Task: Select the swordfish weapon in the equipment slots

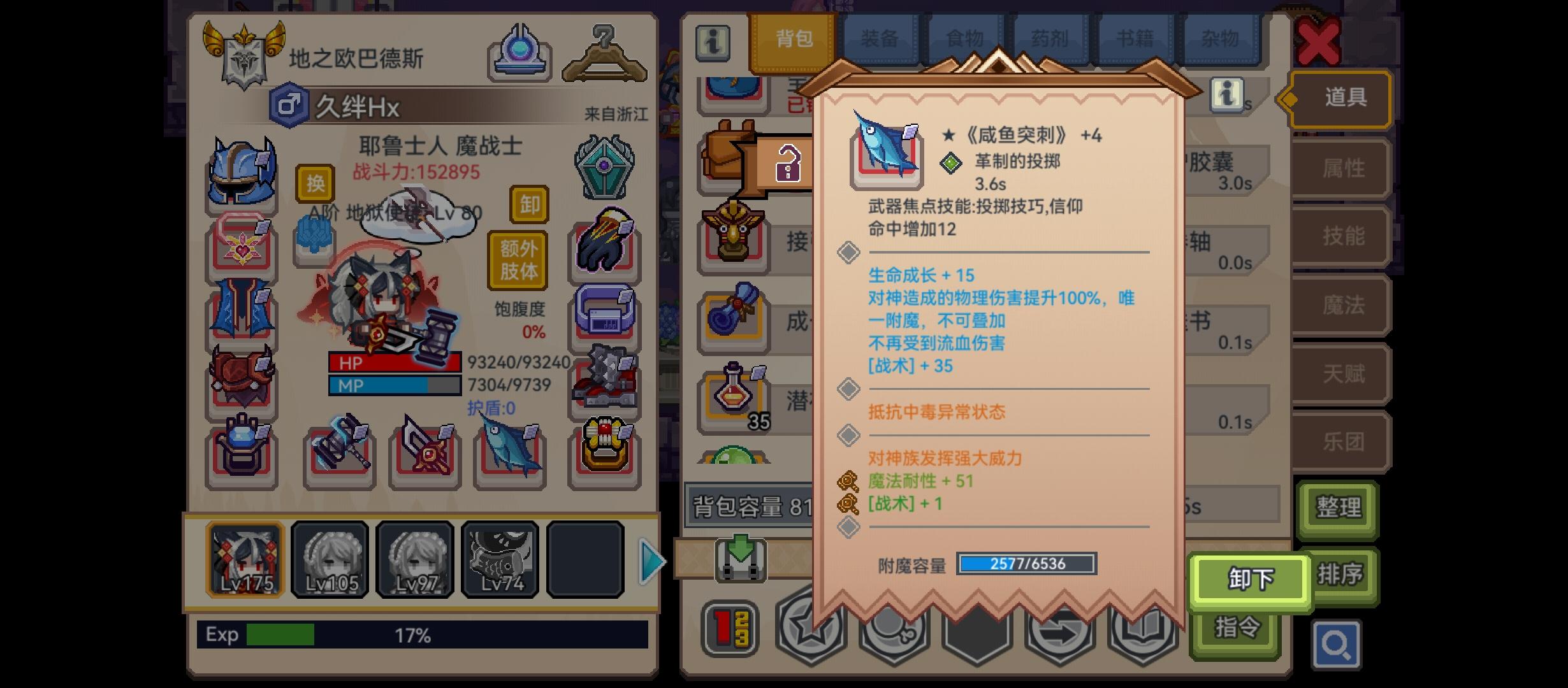Action: pos(509,452)
